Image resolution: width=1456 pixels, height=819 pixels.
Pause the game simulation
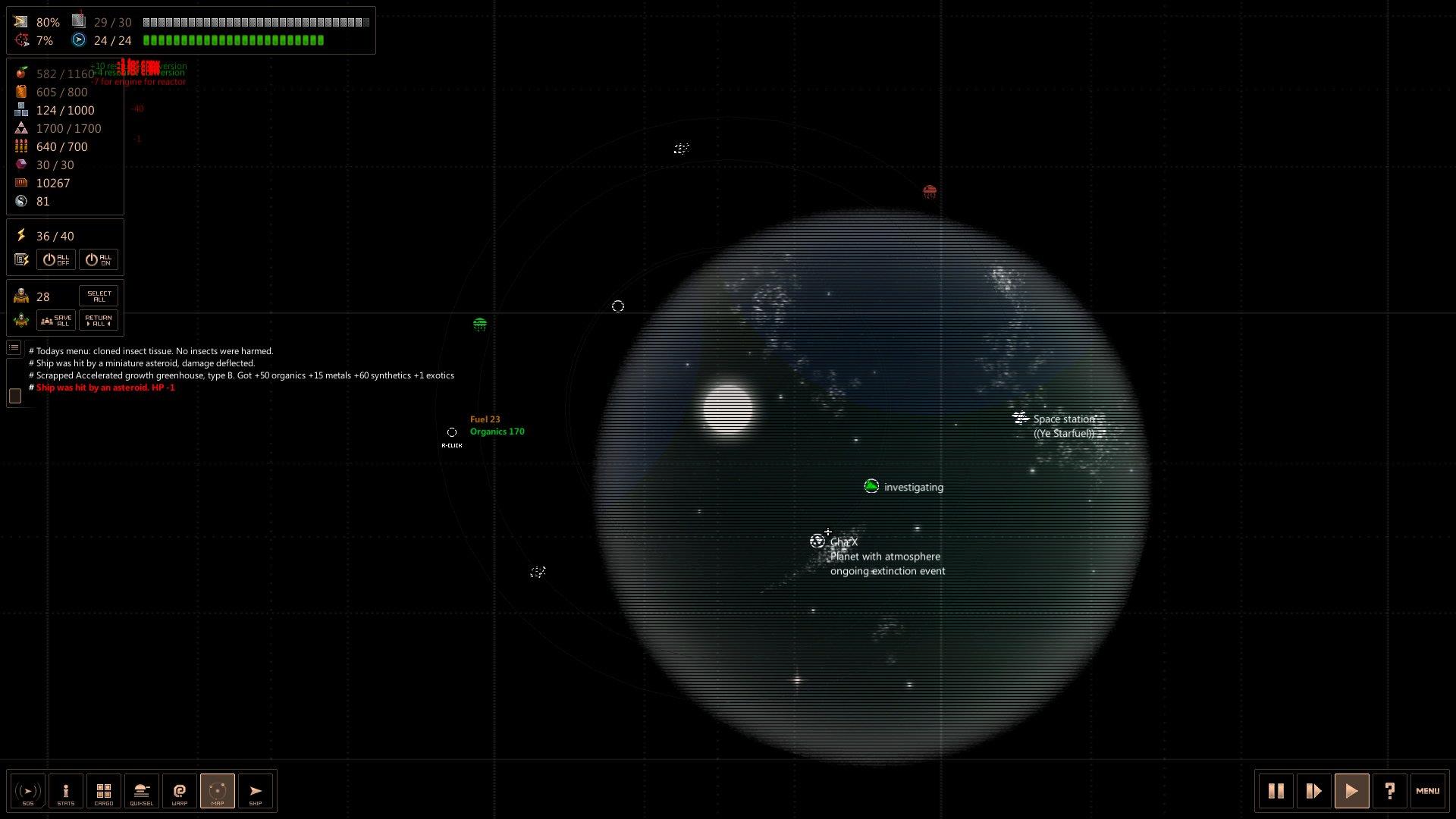(x=1276, y=791)
